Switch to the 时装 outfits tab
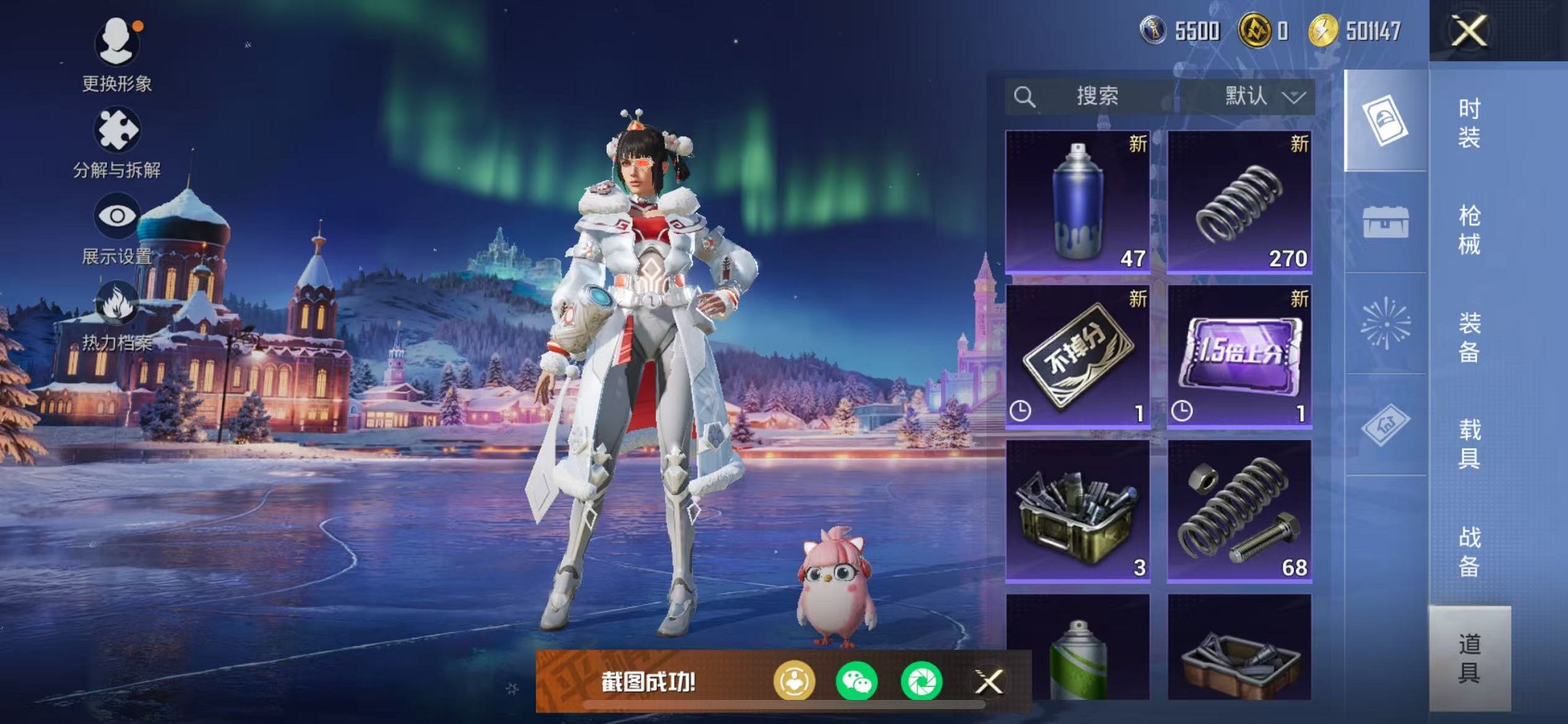 tap(1469, 122)
